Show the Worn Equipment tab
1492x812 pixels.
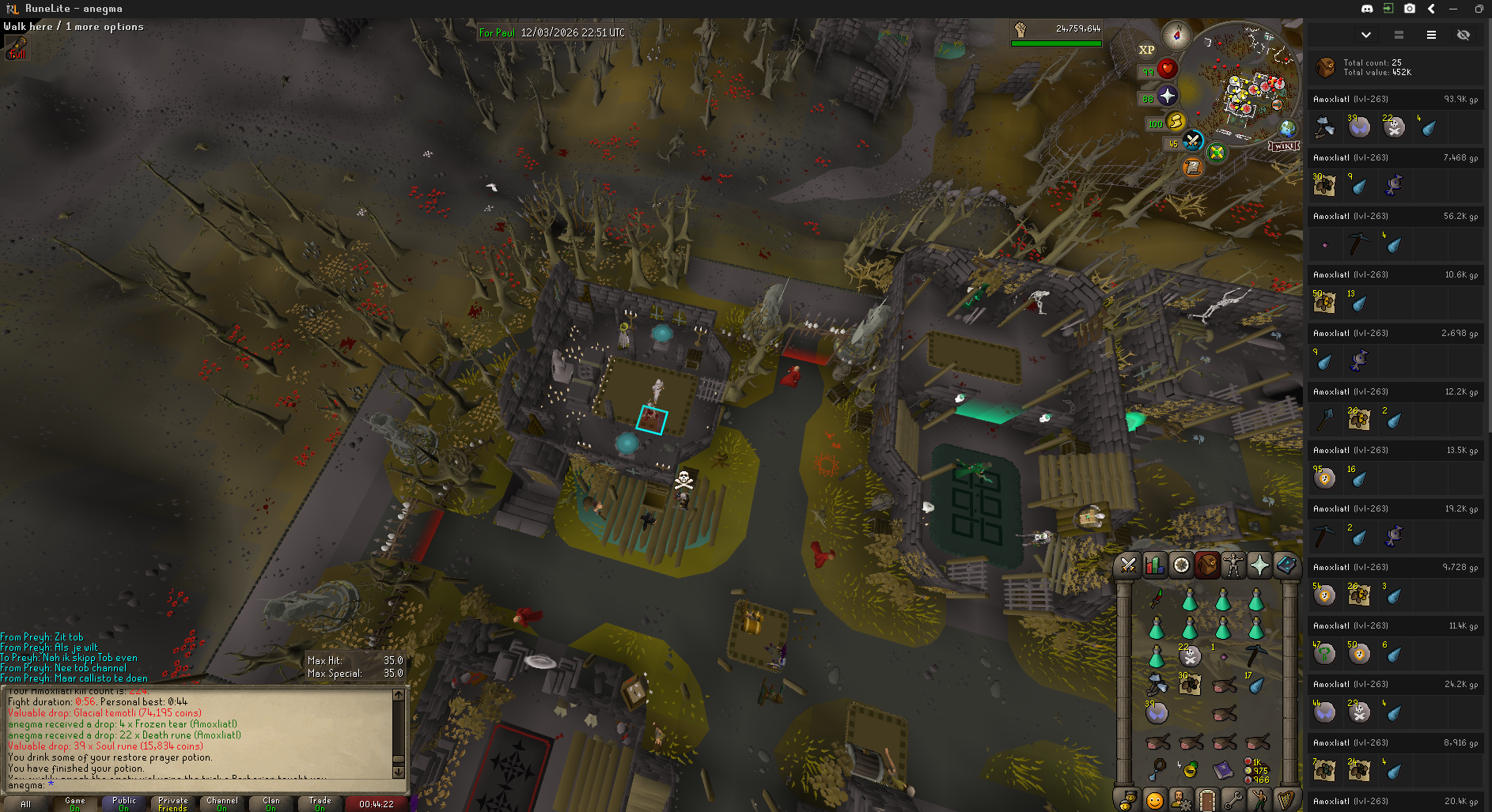click(1233, 565)
